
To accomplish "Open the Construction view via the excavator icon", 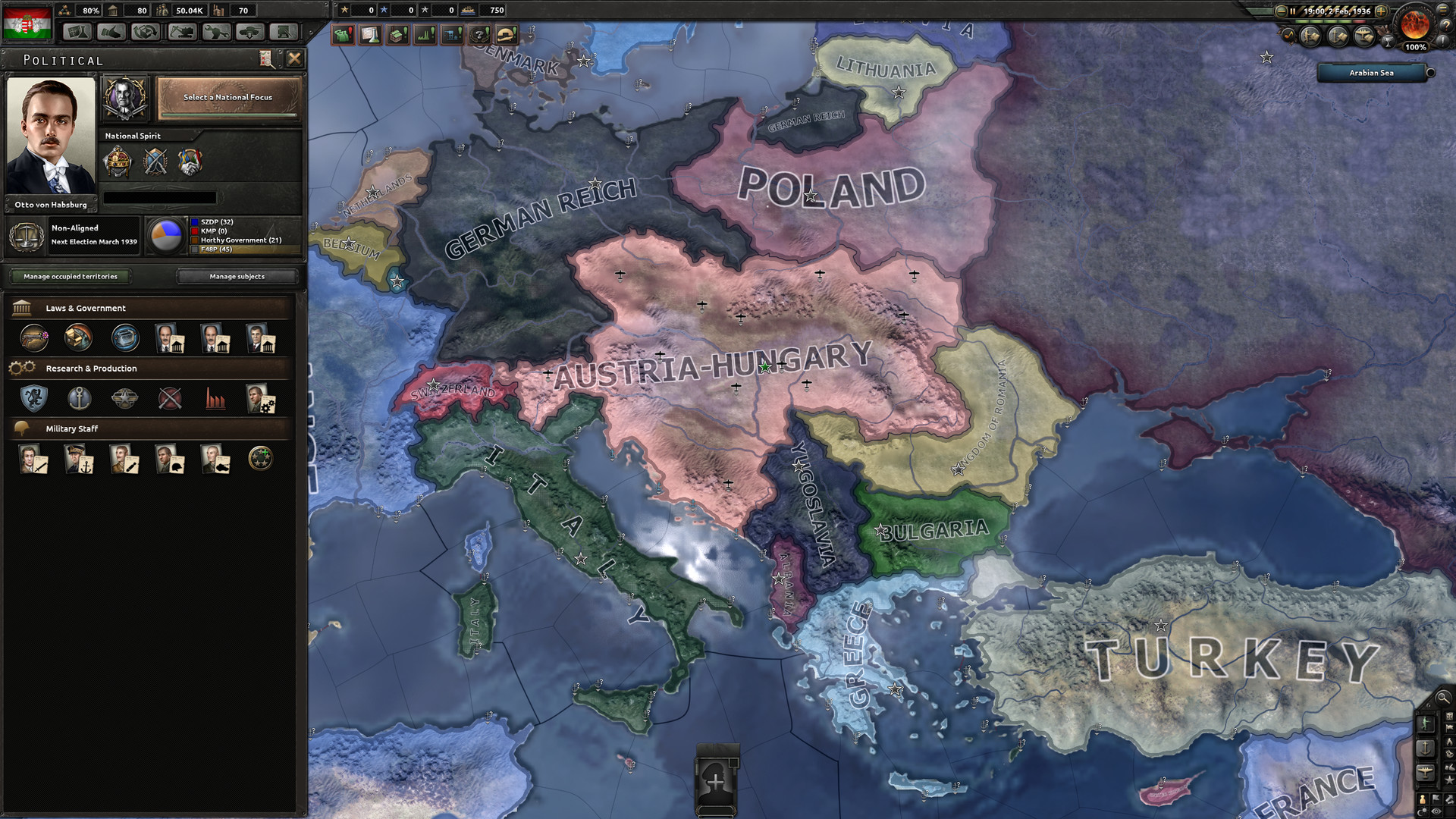I will [x=181, y=32].
